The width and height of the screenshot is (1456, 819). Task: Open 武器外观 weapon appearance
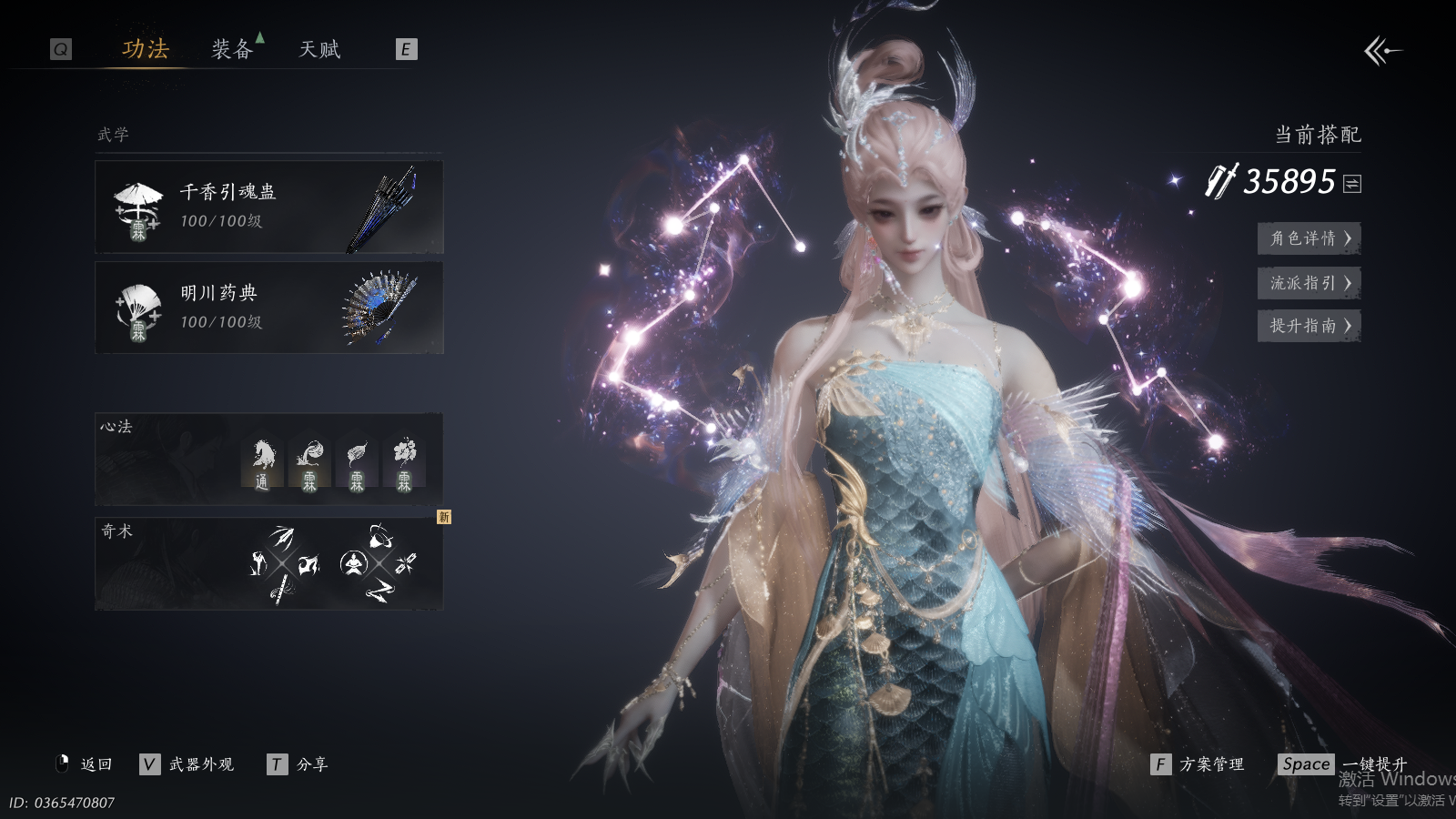coord(188,764)
